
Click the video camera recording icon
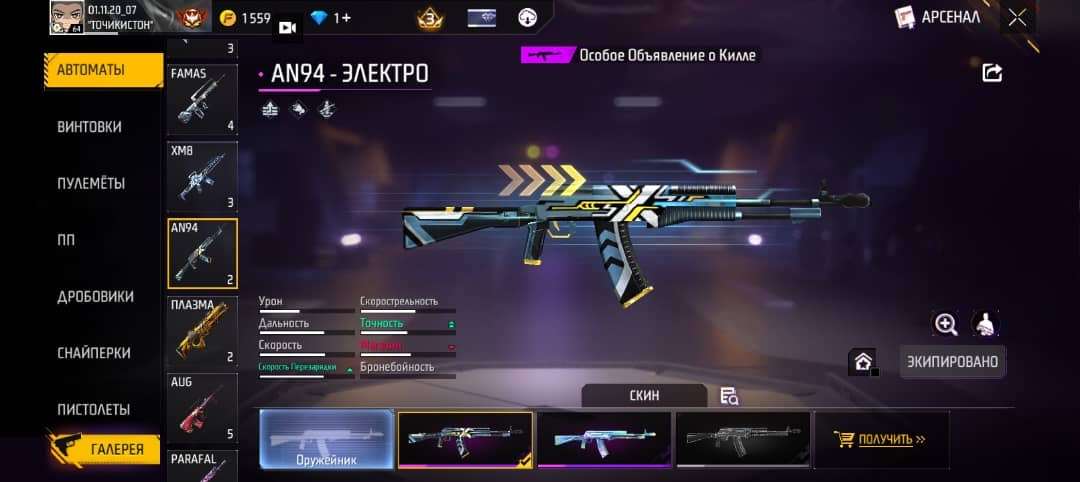pyautogui.click(x=289, y=28)
